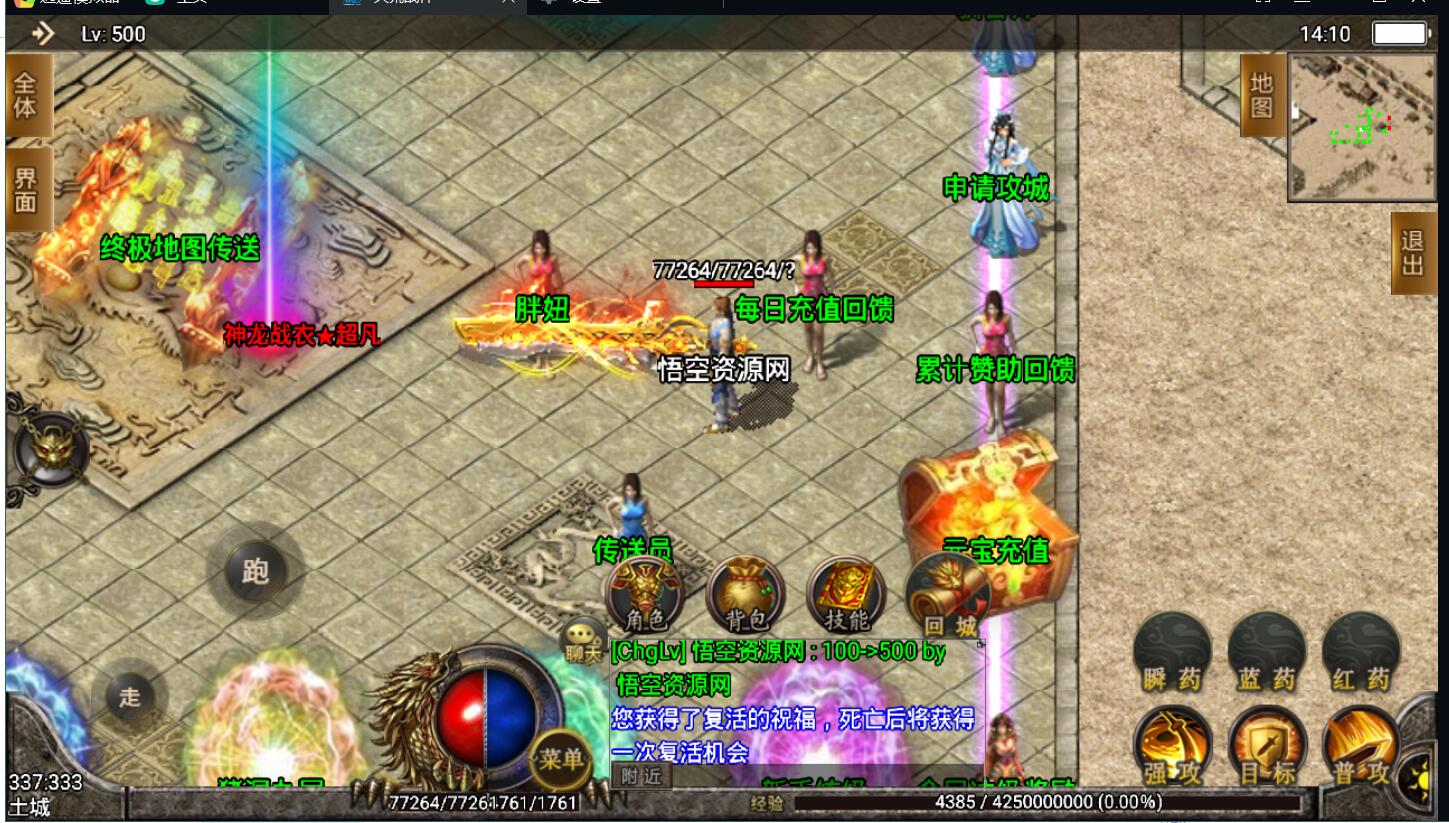Viewport: 1449px width, 823px height.
Task: Open the 菜单 menu button
Action: click(559, 760)
